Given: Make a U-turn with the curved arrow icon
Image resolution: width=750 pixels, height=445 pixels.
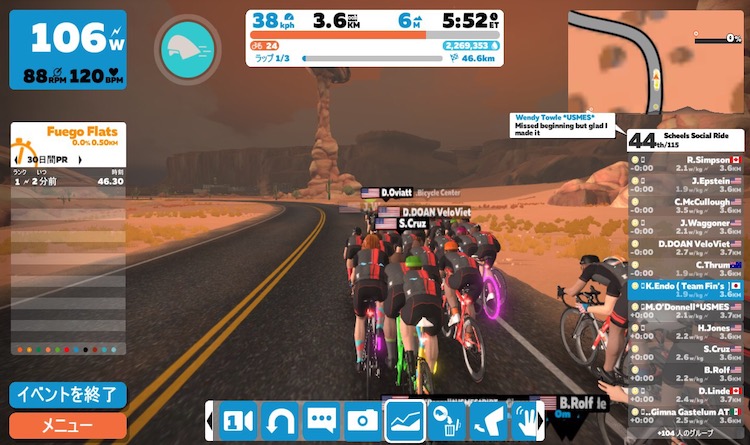Looking at the screenshot, I should tap(280, 421).
